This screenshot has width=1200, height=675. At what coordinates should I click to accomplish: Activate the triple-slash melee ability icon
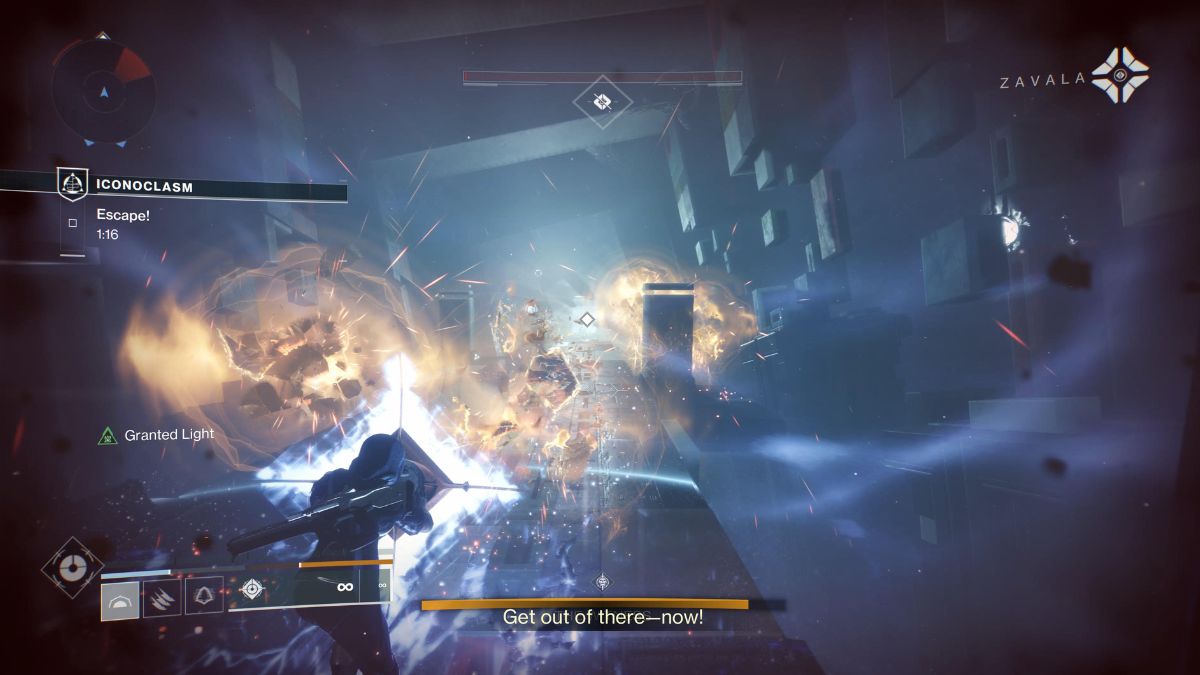(162, 598)
